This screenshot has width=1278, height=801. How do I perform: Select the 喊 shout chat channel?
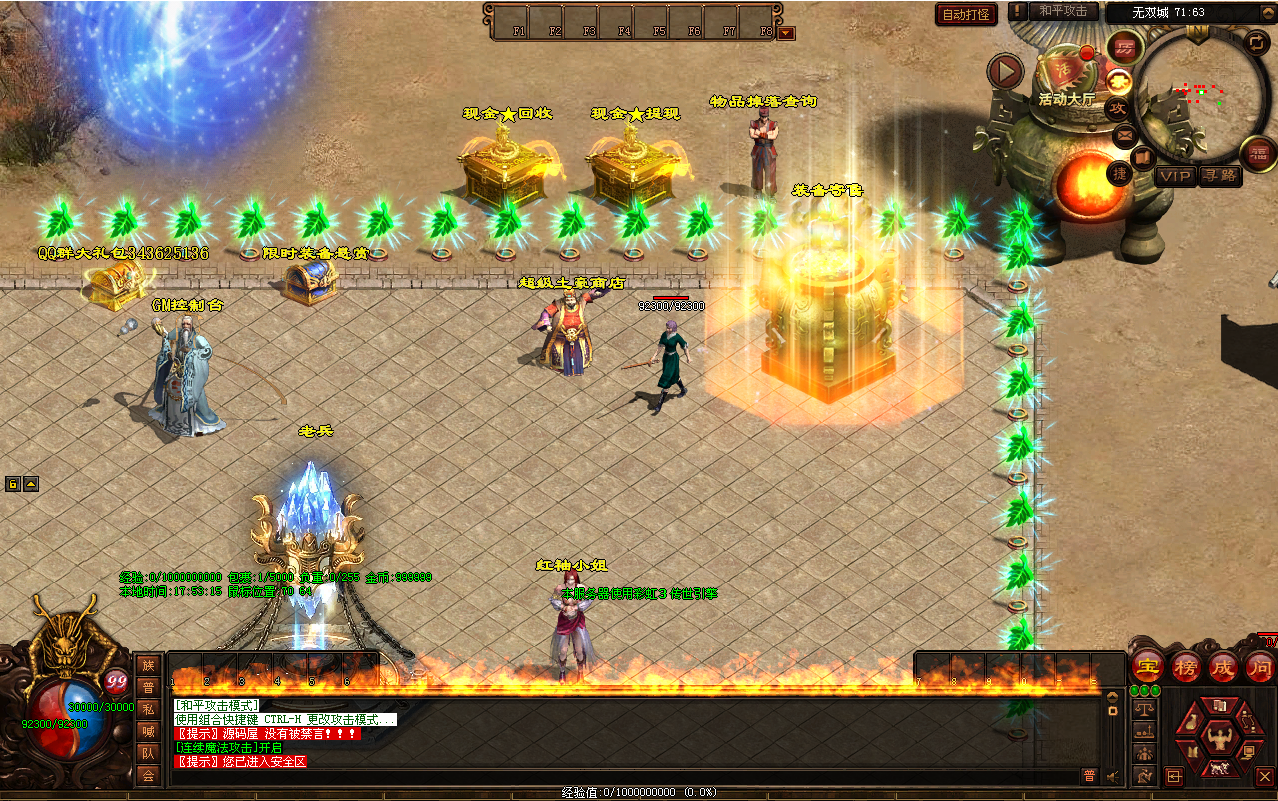(148, 731)
